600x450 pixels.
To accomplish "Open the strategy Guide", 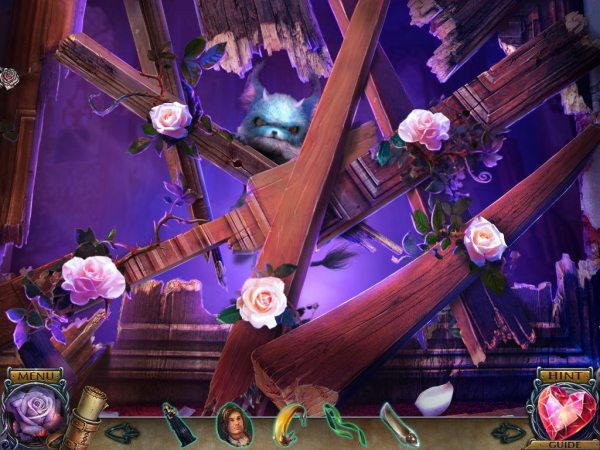I will tap(563, 443).
